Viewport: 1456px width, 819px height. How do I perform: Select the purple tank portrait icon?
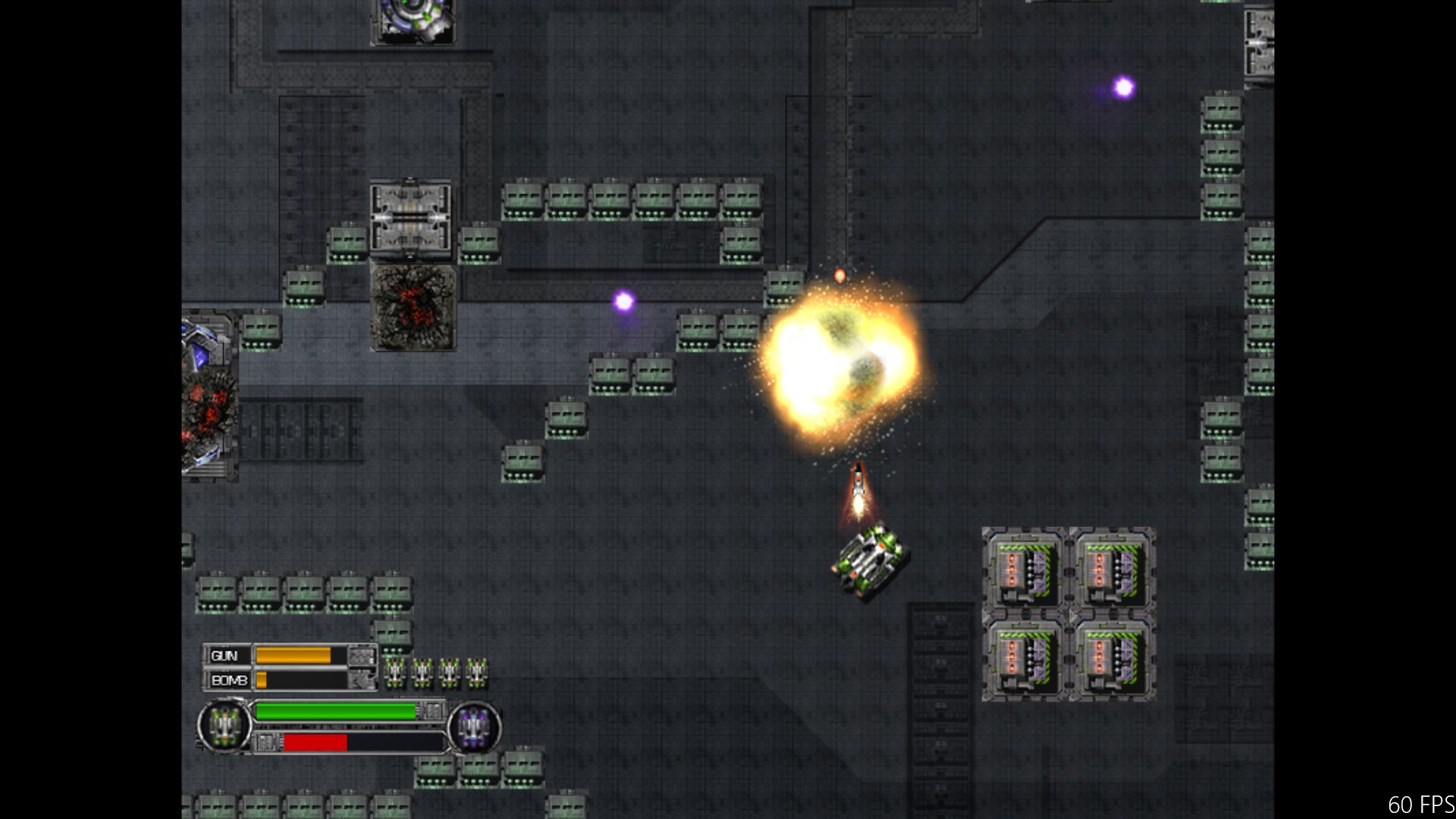[x=474, y=727]
